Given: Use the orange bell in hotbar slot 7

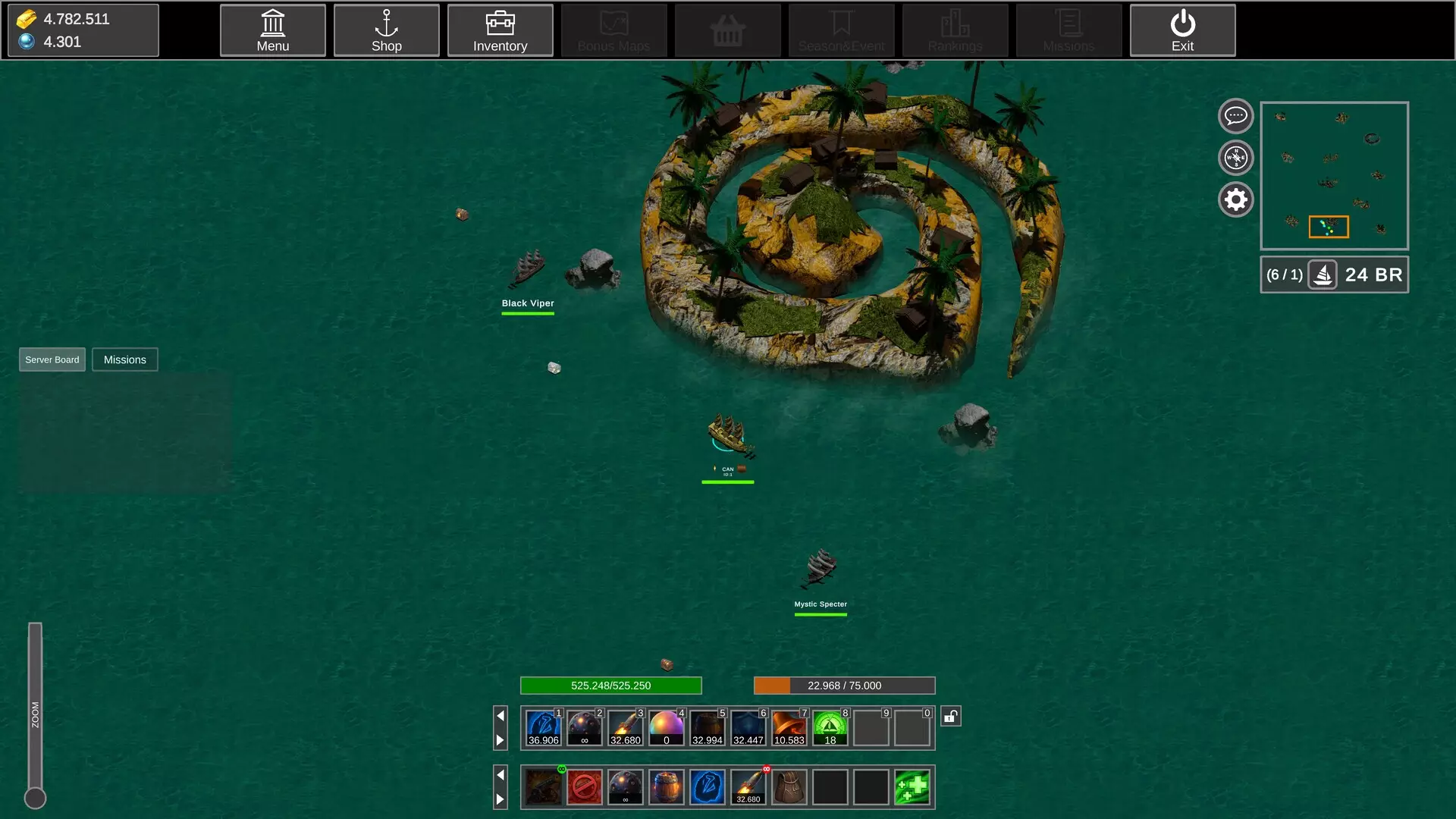Looking at the screenshot, I should 789,728.
